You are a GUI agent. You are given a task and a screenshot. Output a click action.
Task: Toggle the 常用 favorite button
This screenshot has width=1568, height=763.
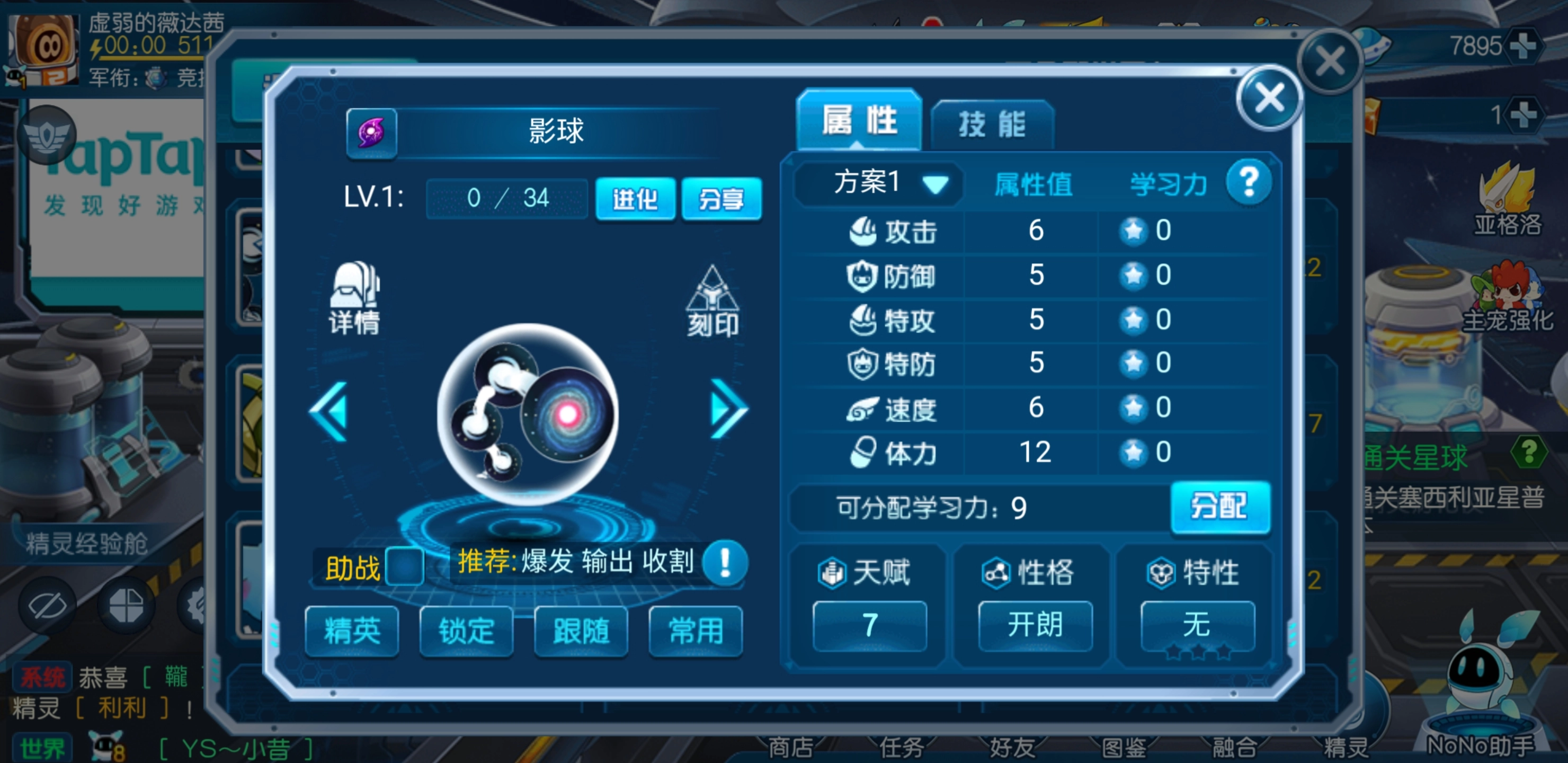pos(694,633)
